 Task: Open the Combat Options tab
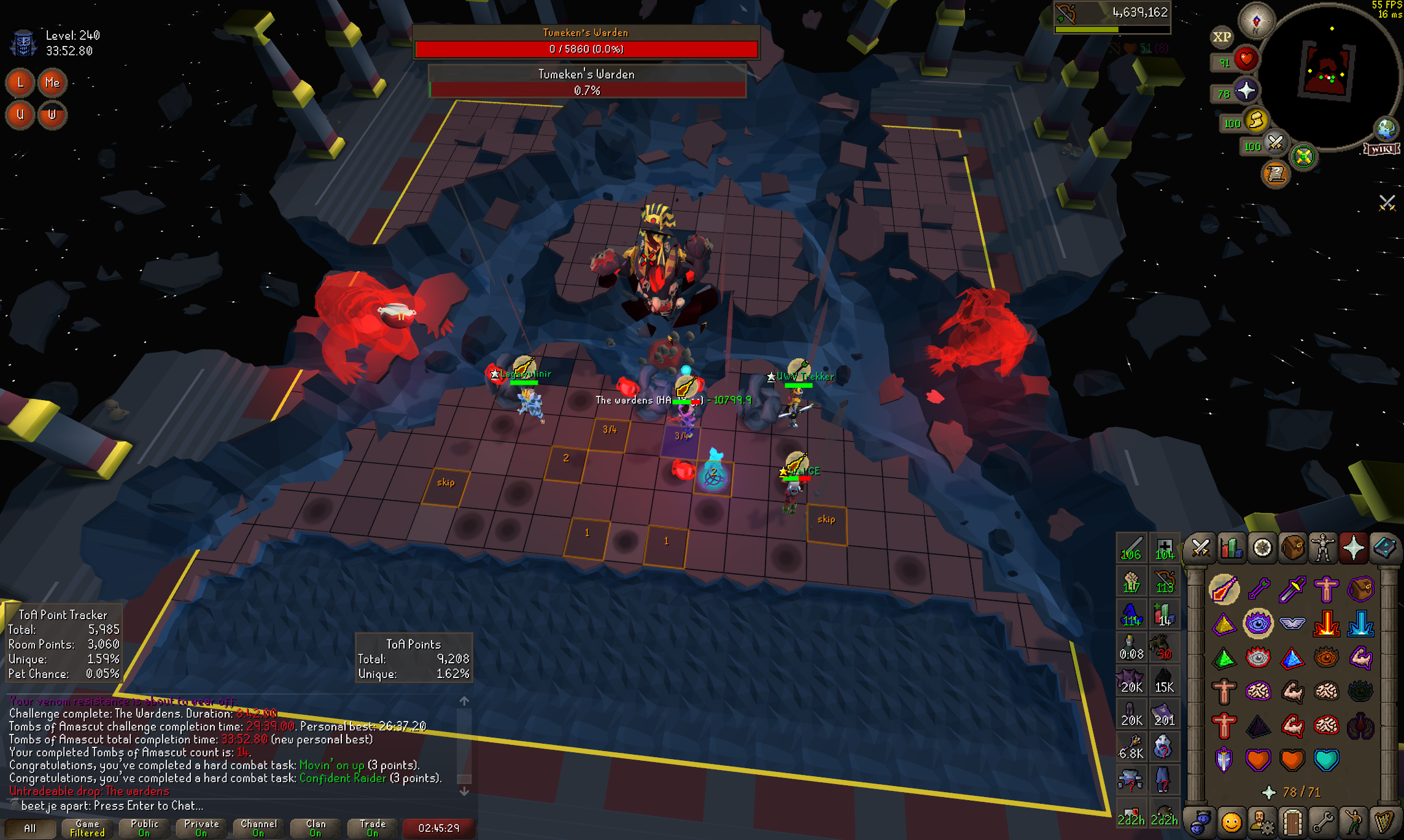1200,547
